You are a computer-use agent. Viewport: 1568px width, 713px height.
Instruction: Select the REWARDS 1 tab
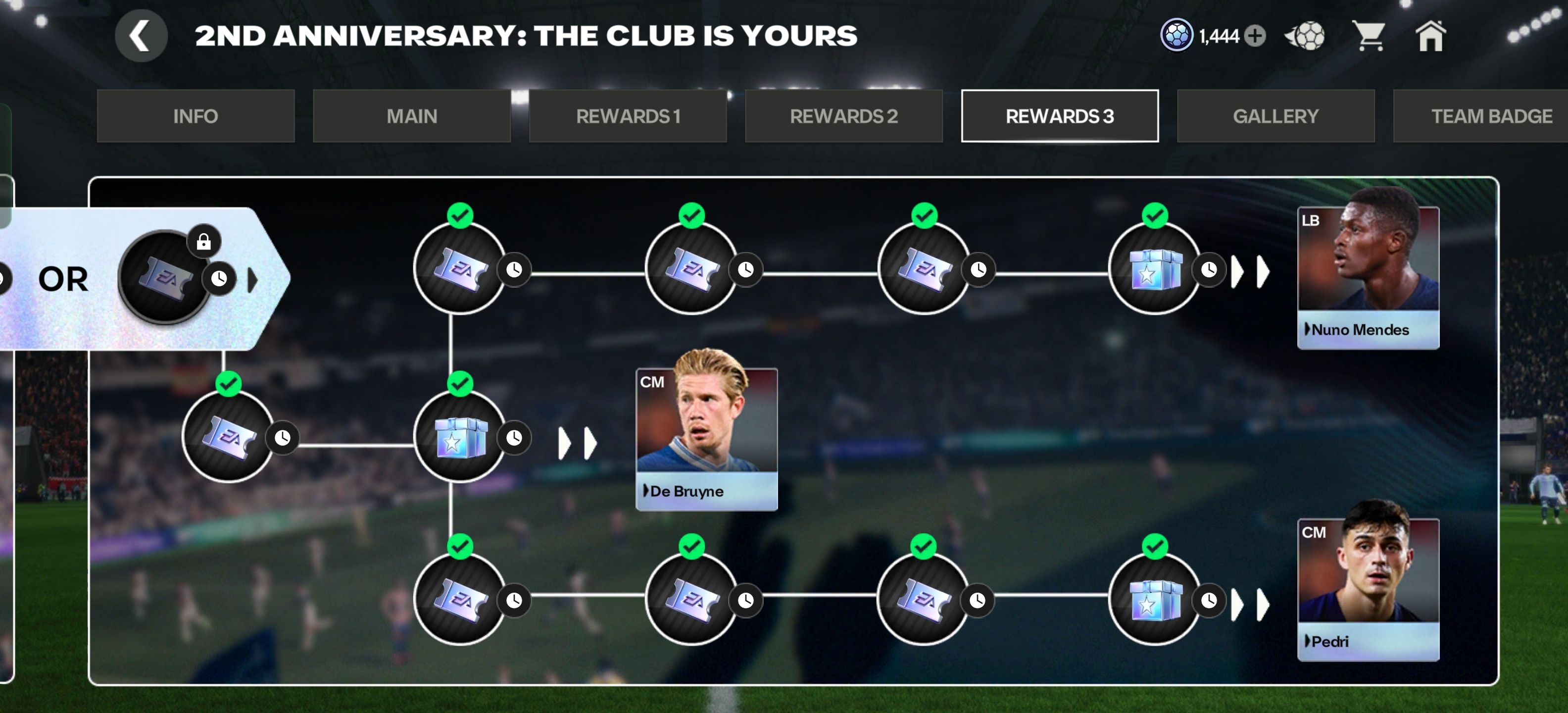[x=628, y=116]
